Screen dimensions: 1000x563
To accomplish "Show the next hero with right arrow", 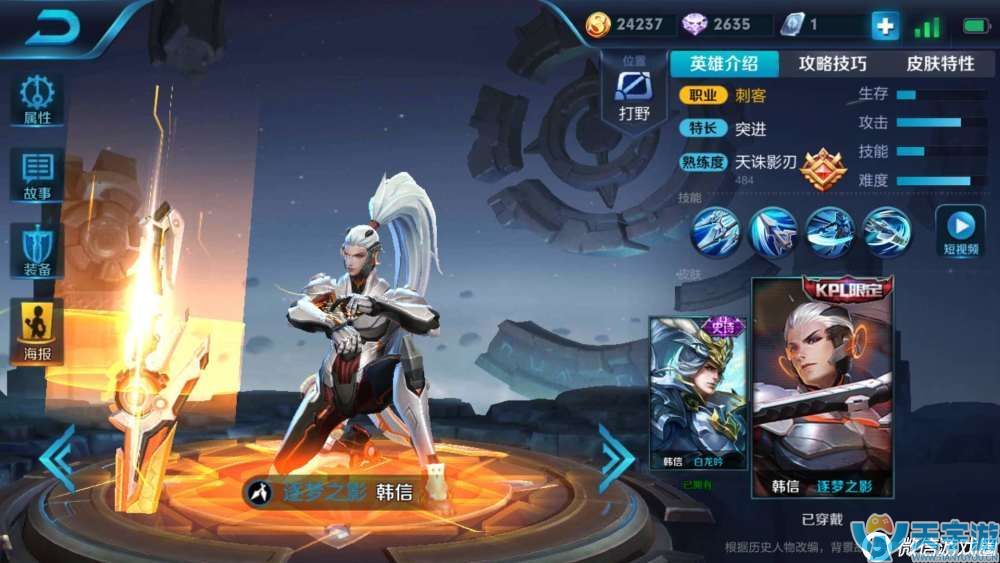I will (615, 458).
